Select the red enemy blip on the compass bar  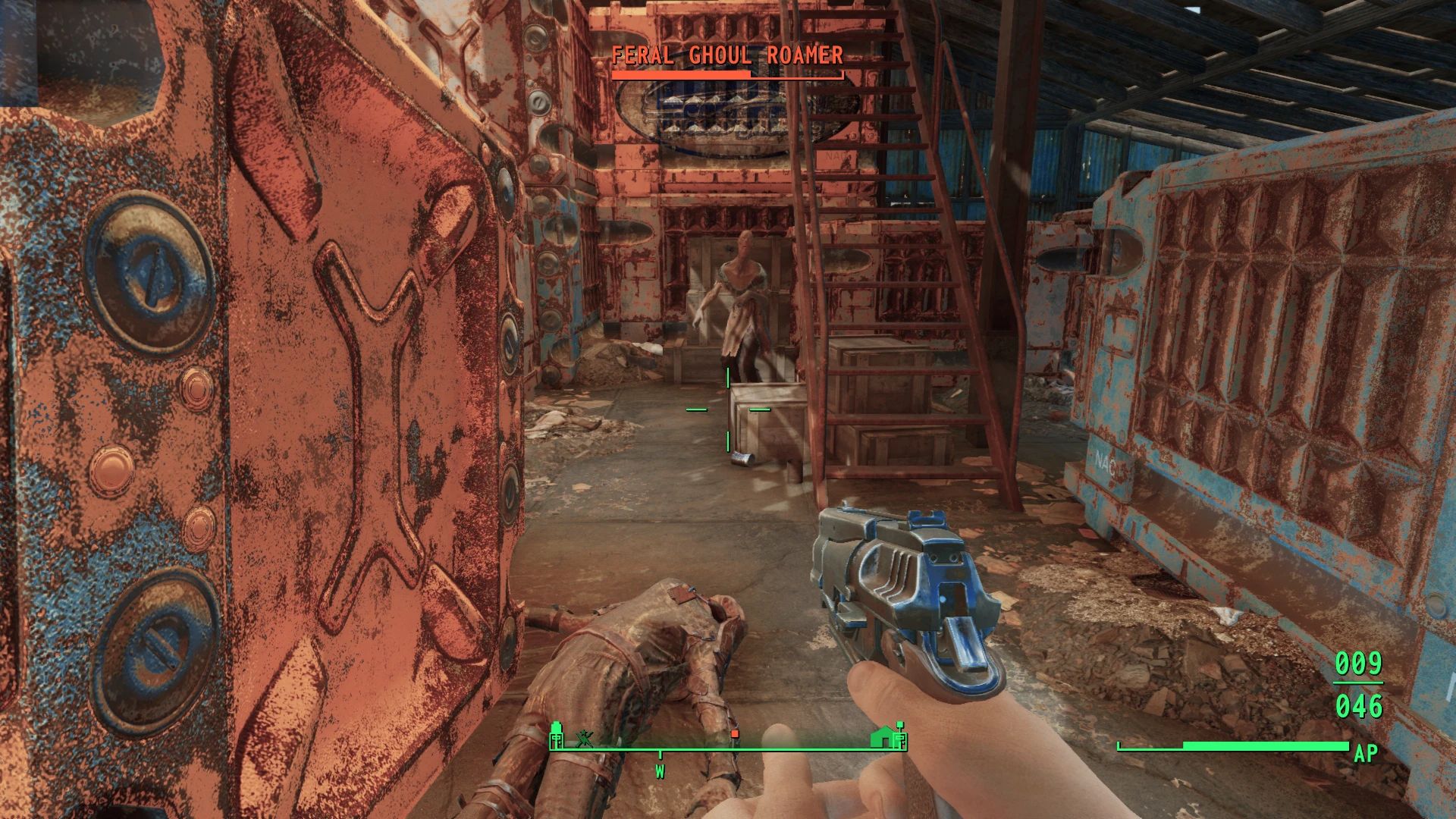click(734, 734)
